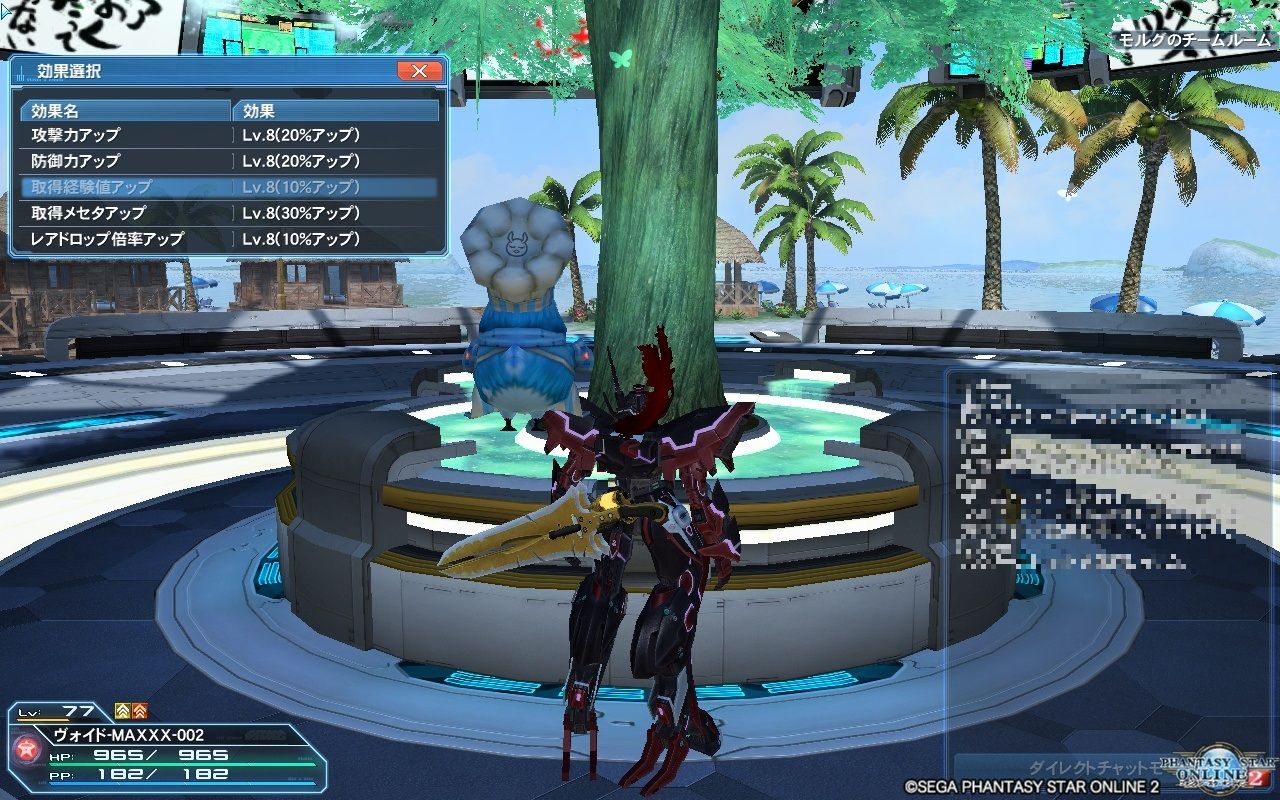Screen dimensions: 1280x800
Task: Click the PHANTASY STAR ONLINE 2 logo
Action: tap(1215, 770)
